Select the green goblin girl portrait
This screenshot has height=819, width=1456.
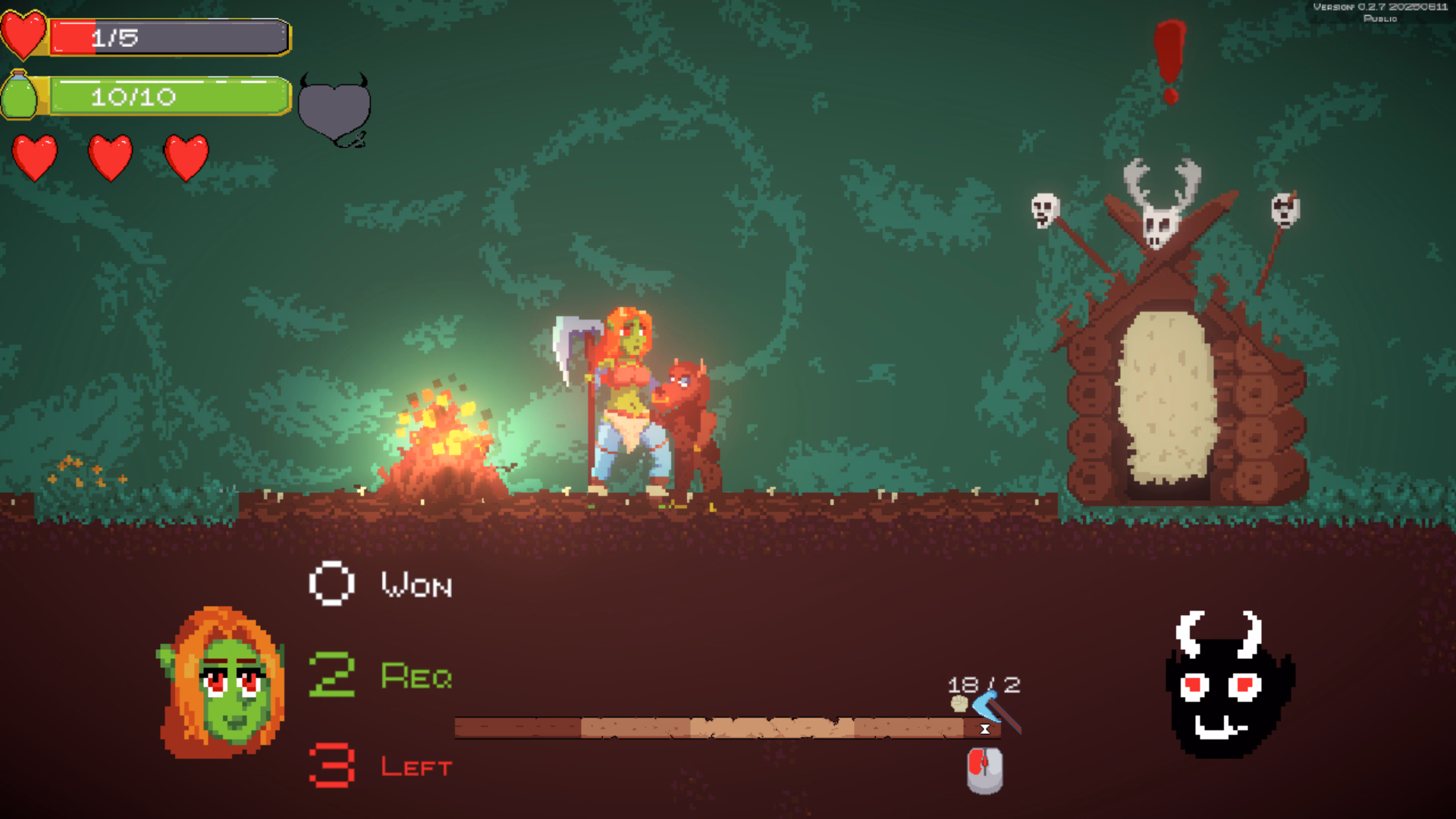pyautogui.click(x=221, y=683)
